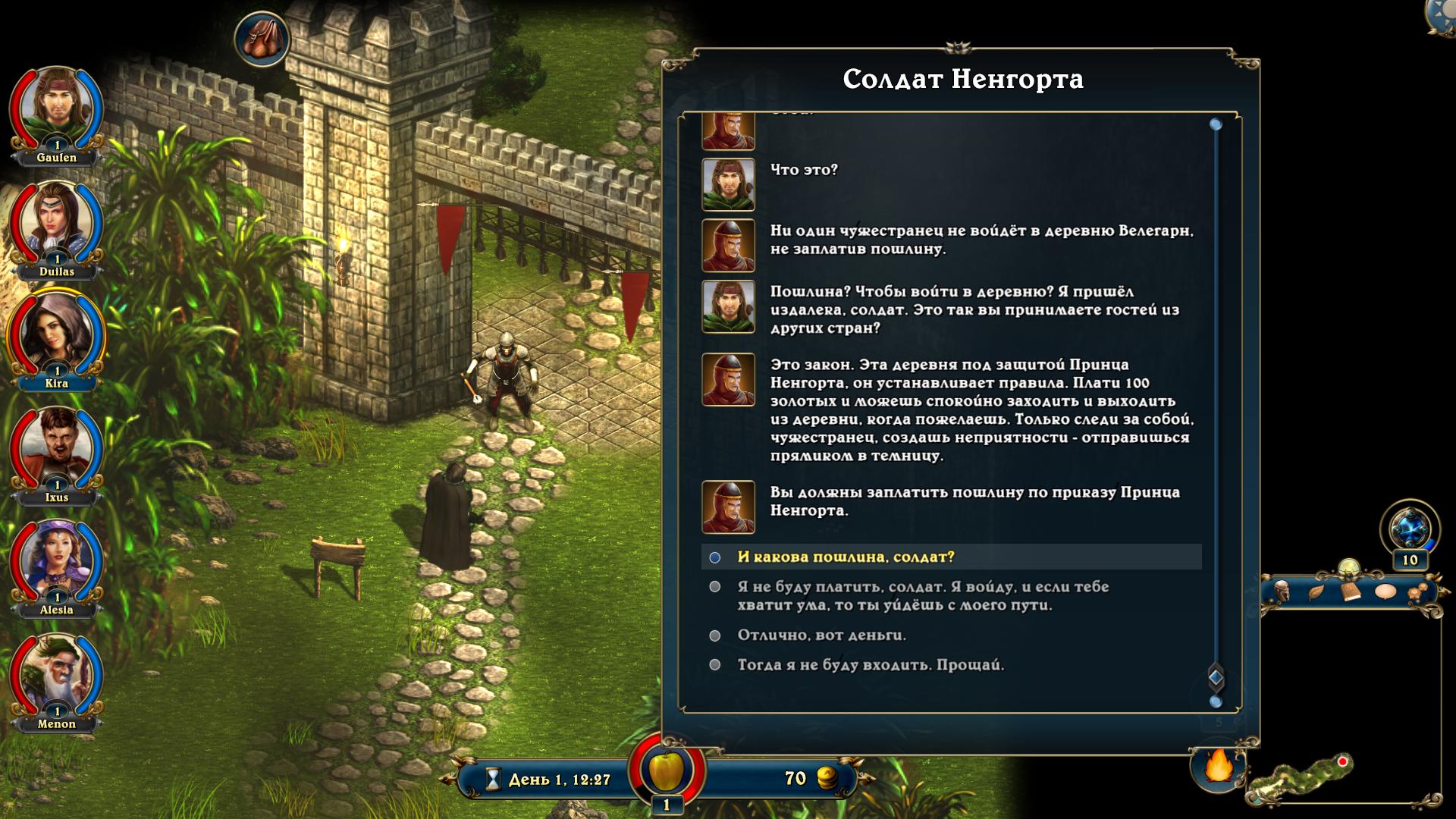Screen dimensions: 1456x819
Task: Click the dialogue scrollbar diamond handle
Action: [x=1216, y=677]
